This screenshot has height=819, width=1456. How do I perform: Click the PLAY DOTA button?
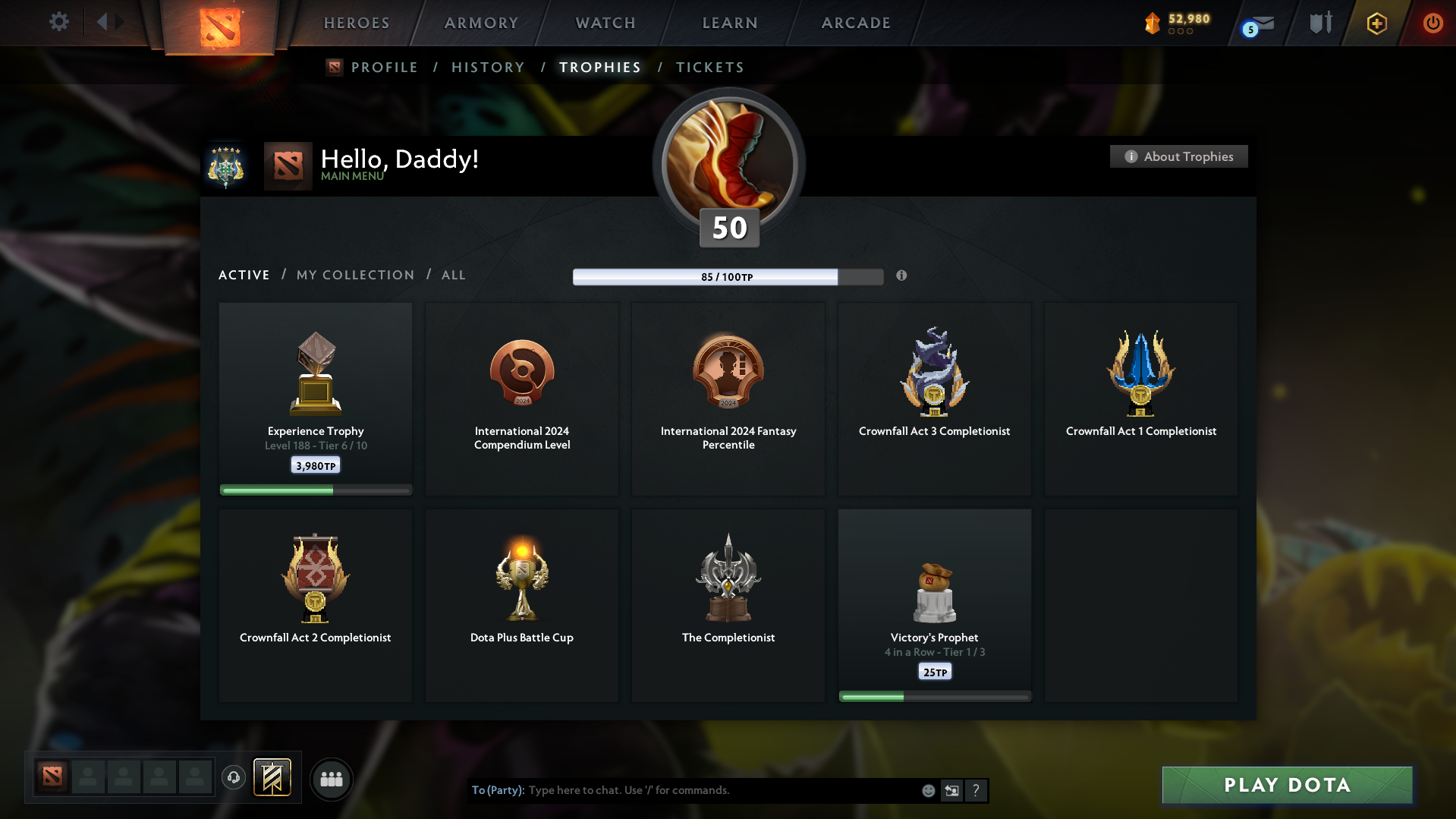coord(1286,785)
